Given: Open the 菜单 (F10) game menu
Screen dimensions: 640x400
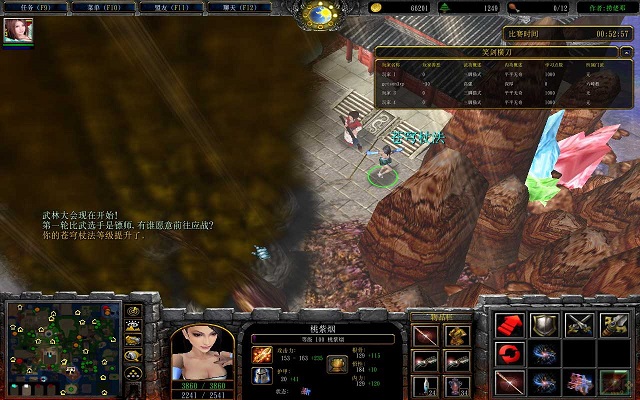Looking at the screenshot, I should (103, 7).
